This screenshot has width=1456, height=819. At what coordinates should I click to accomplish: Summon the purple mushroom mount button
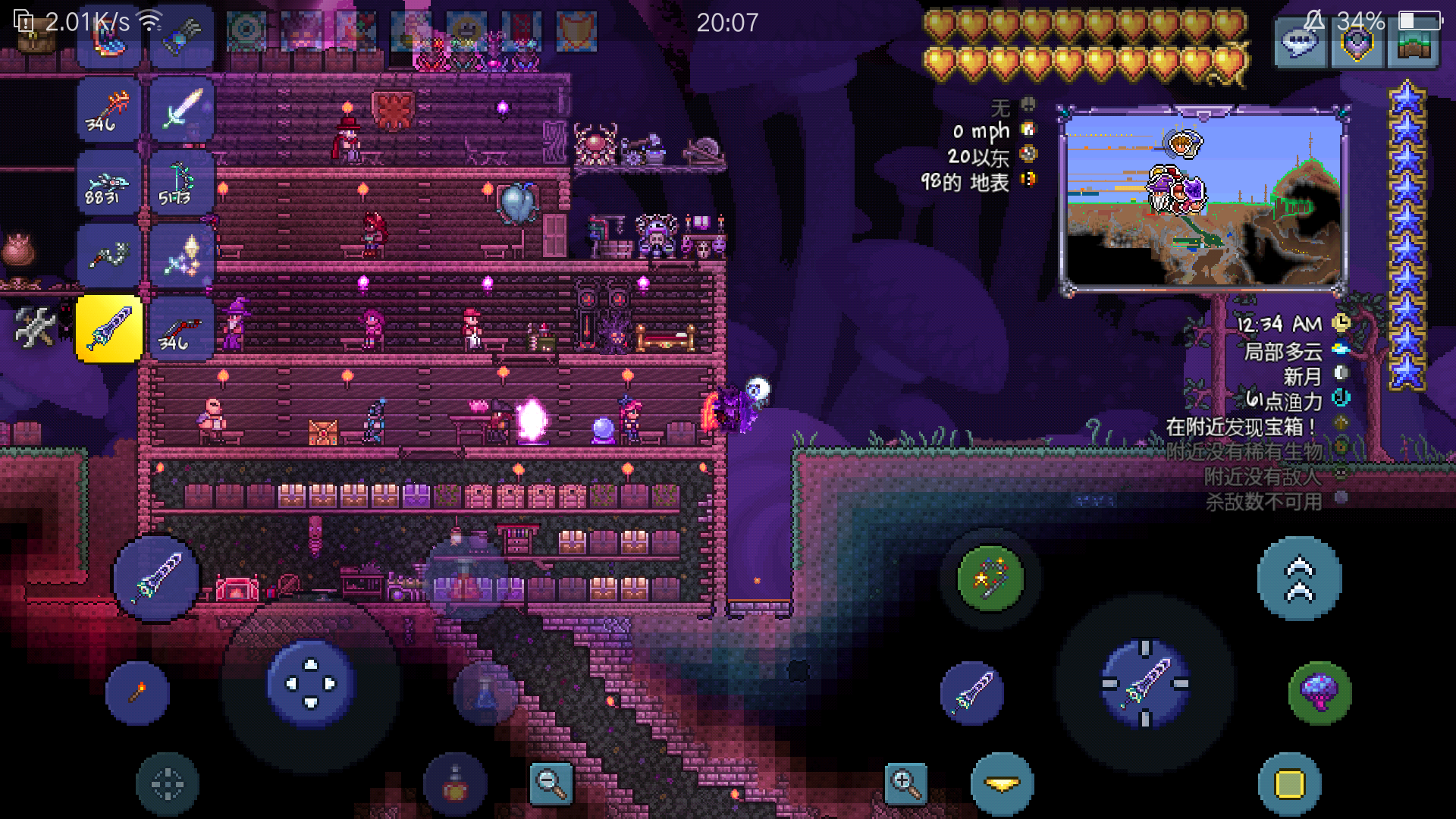[1319, 692]
